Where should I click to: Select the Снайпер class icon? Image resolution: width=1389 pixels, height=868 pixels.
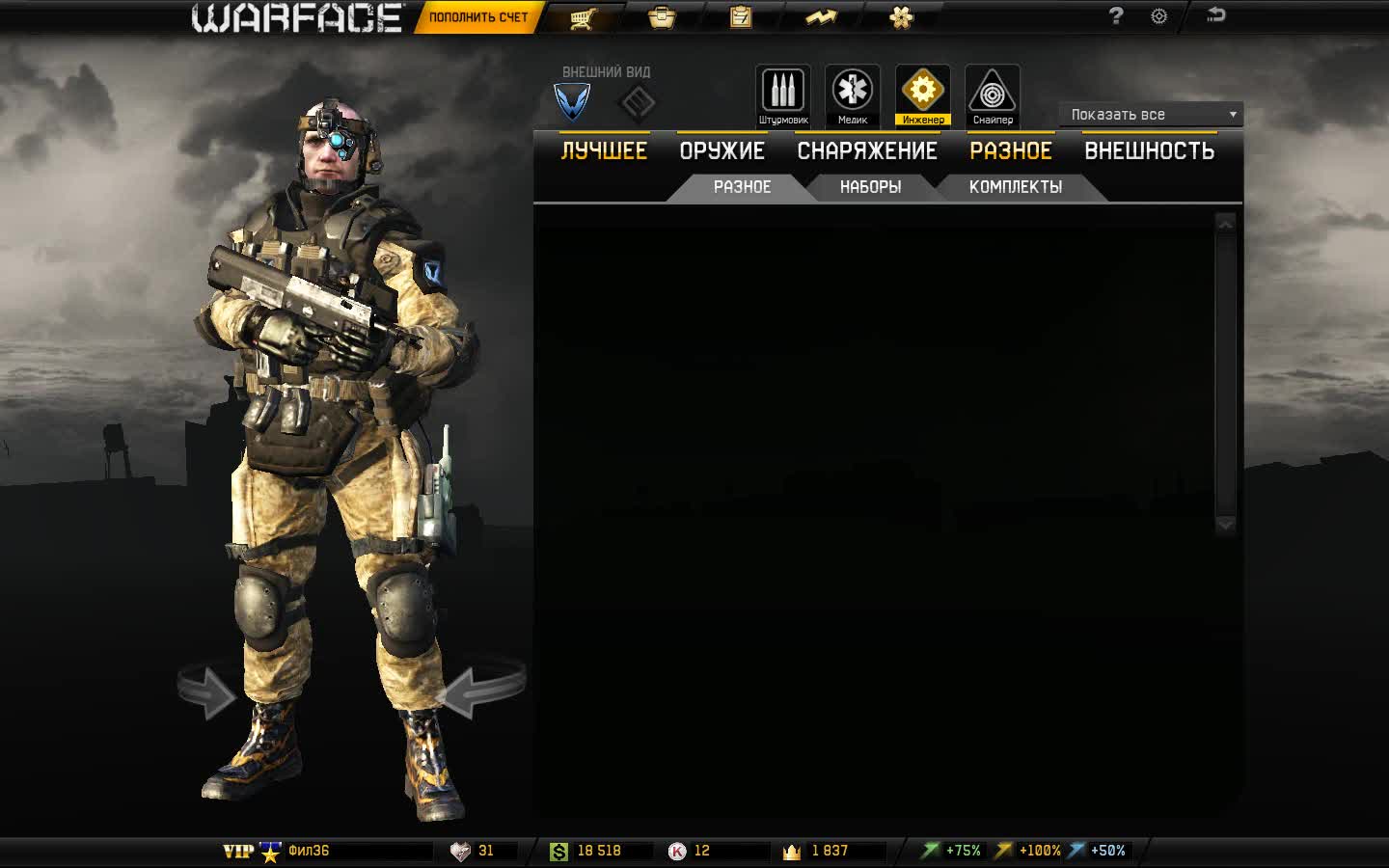pos(993,92)
